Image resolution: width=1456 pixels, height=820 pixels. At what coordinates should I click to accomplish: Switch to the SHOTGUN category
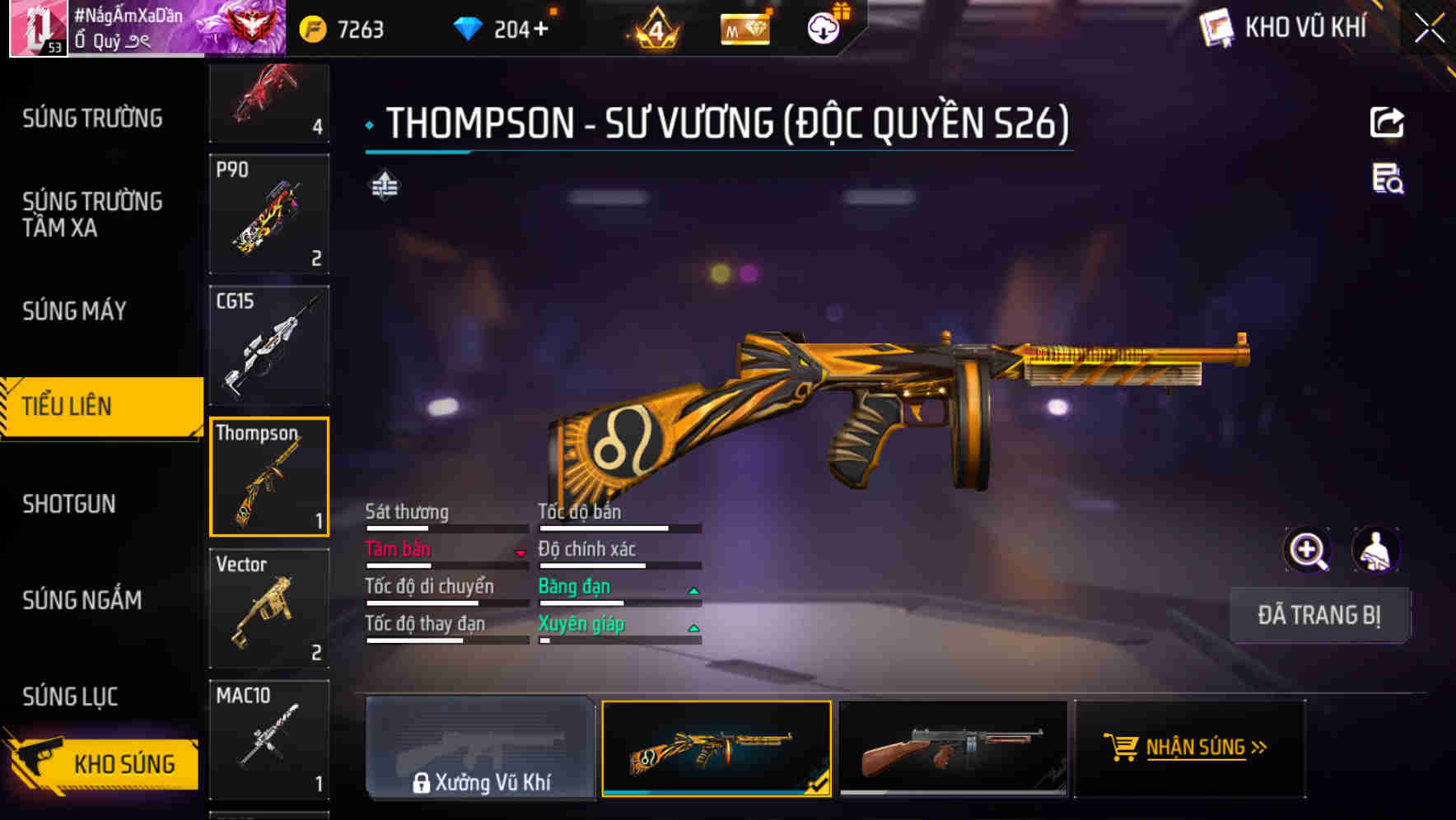(x=69, y=504)
